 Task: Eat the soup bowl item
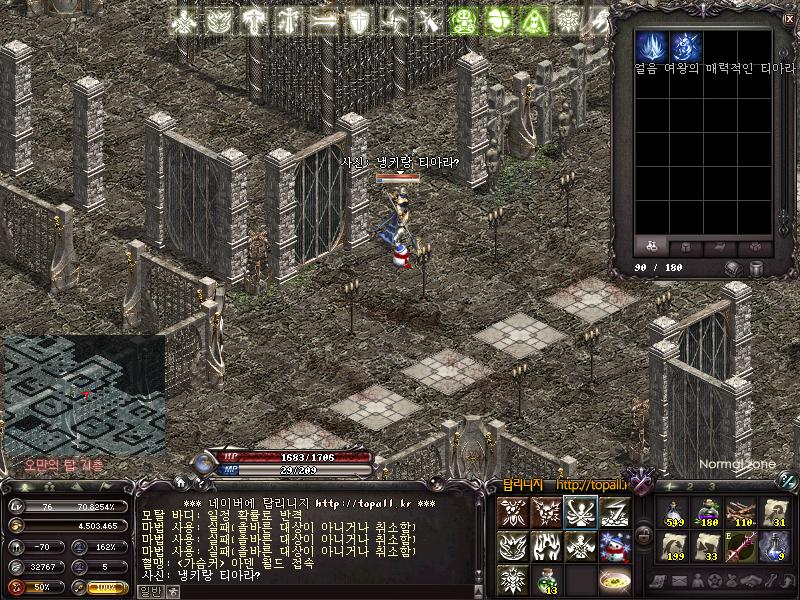tap(614, 580)
